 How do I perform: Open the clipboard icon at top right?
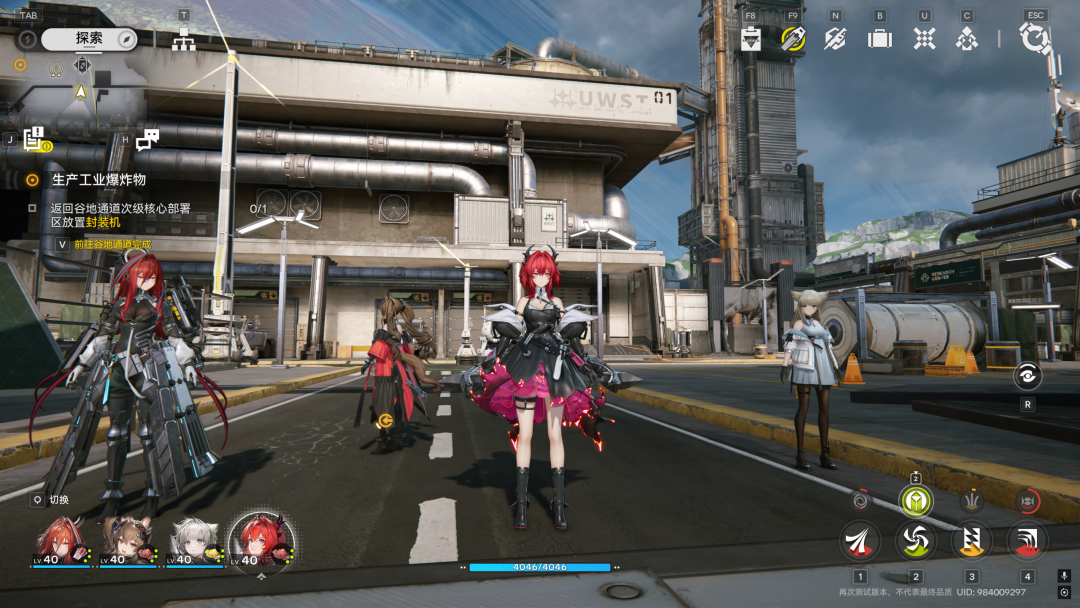pos(750,38)
